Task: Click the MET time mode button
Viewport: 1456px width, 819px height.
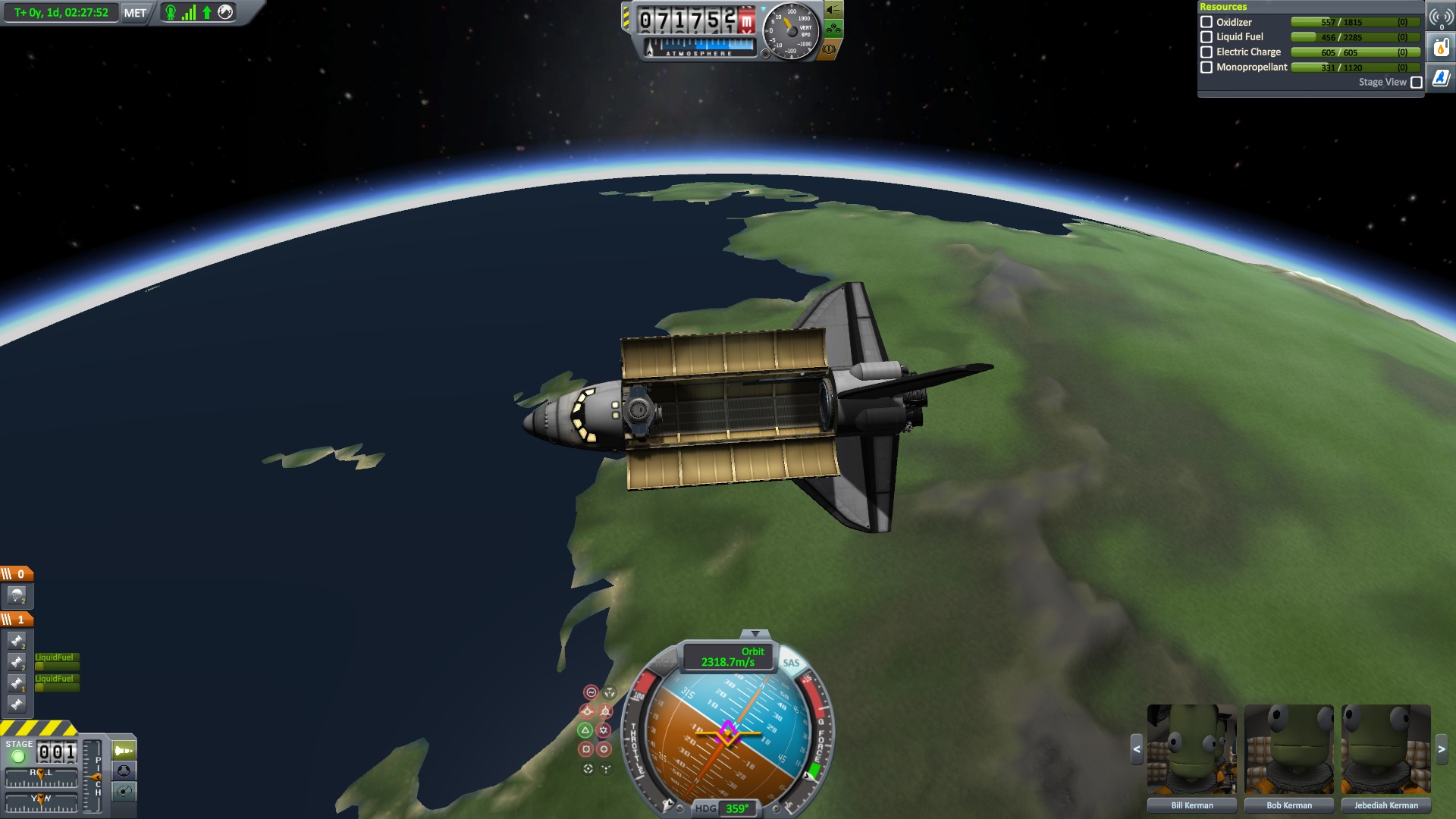Action: pyautogui.click(x=135, y=13)
